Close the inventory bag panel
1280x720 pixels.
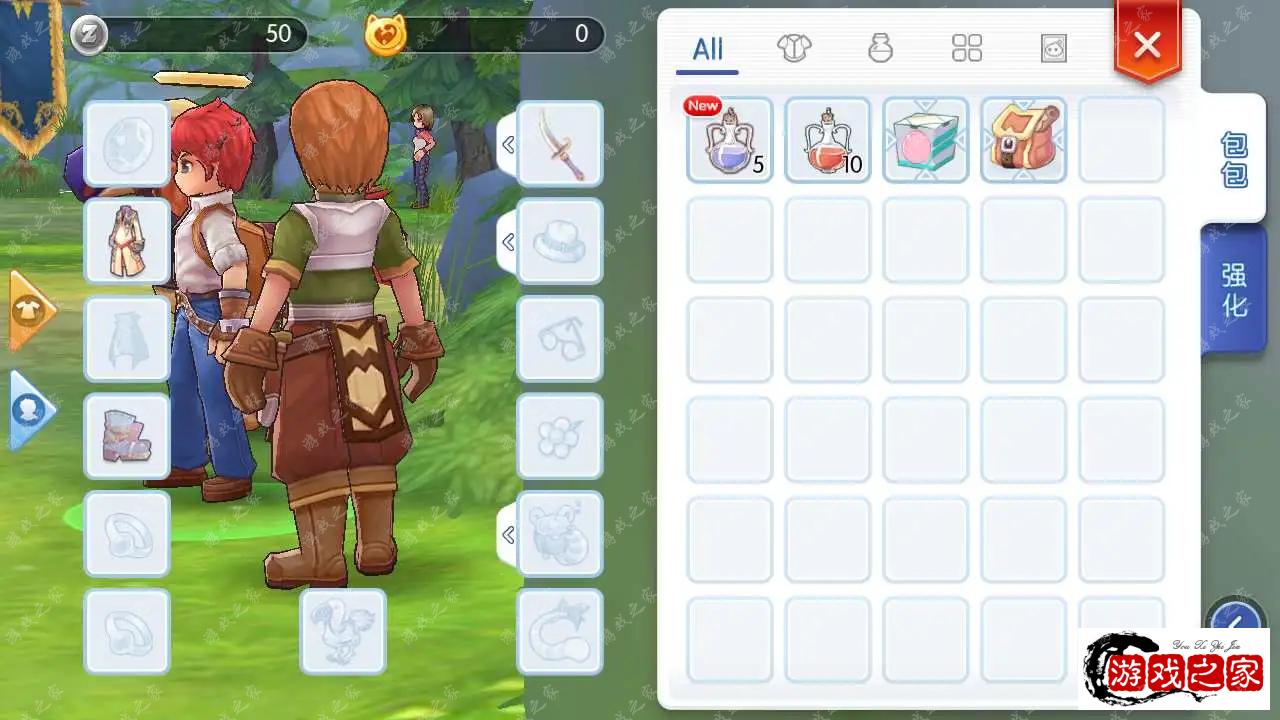point(1147,44)
